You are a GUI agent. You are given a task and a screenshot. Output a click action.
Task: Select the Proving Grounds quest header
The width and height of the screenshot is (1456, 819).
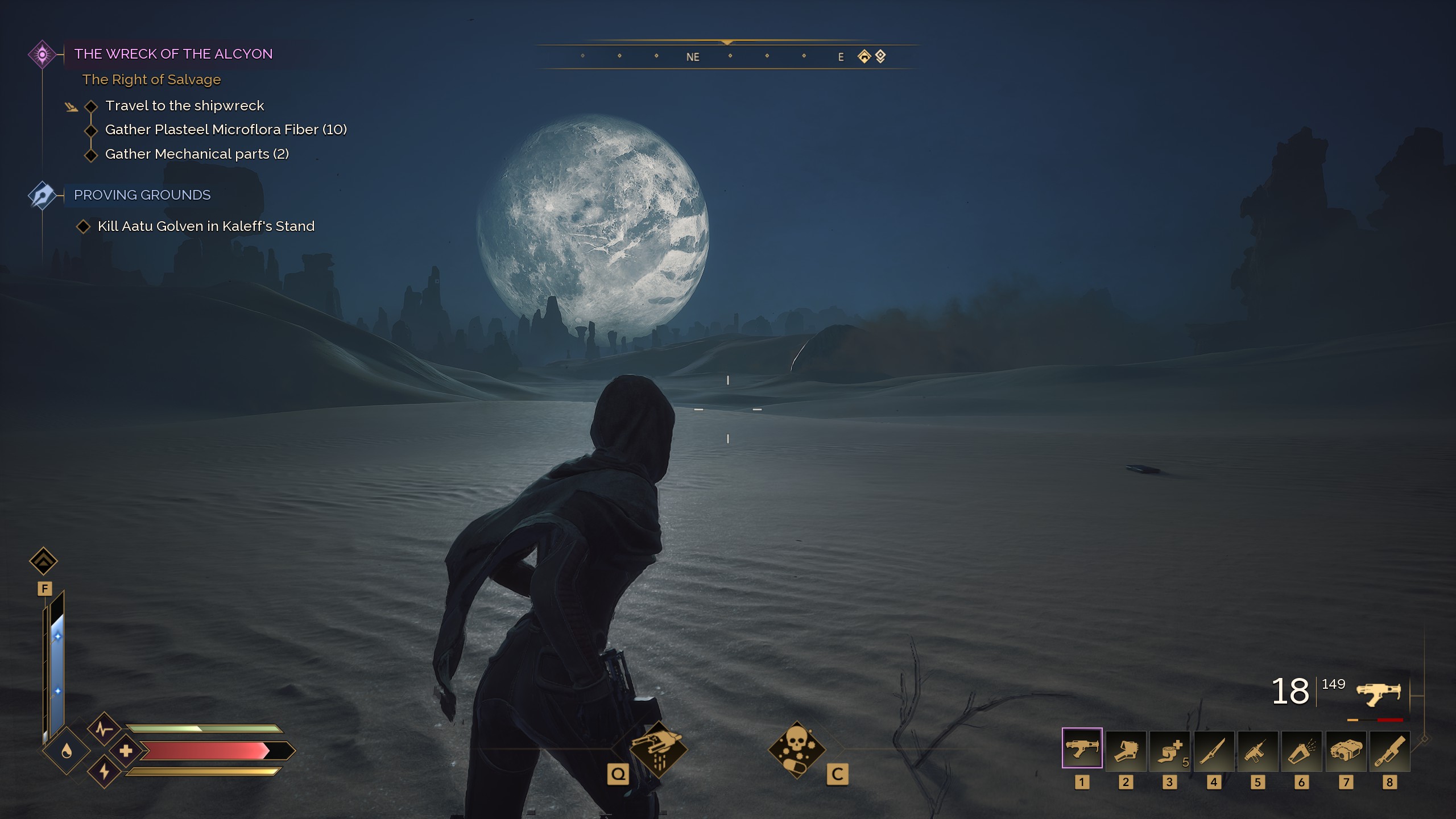click(x=142, y=195)
